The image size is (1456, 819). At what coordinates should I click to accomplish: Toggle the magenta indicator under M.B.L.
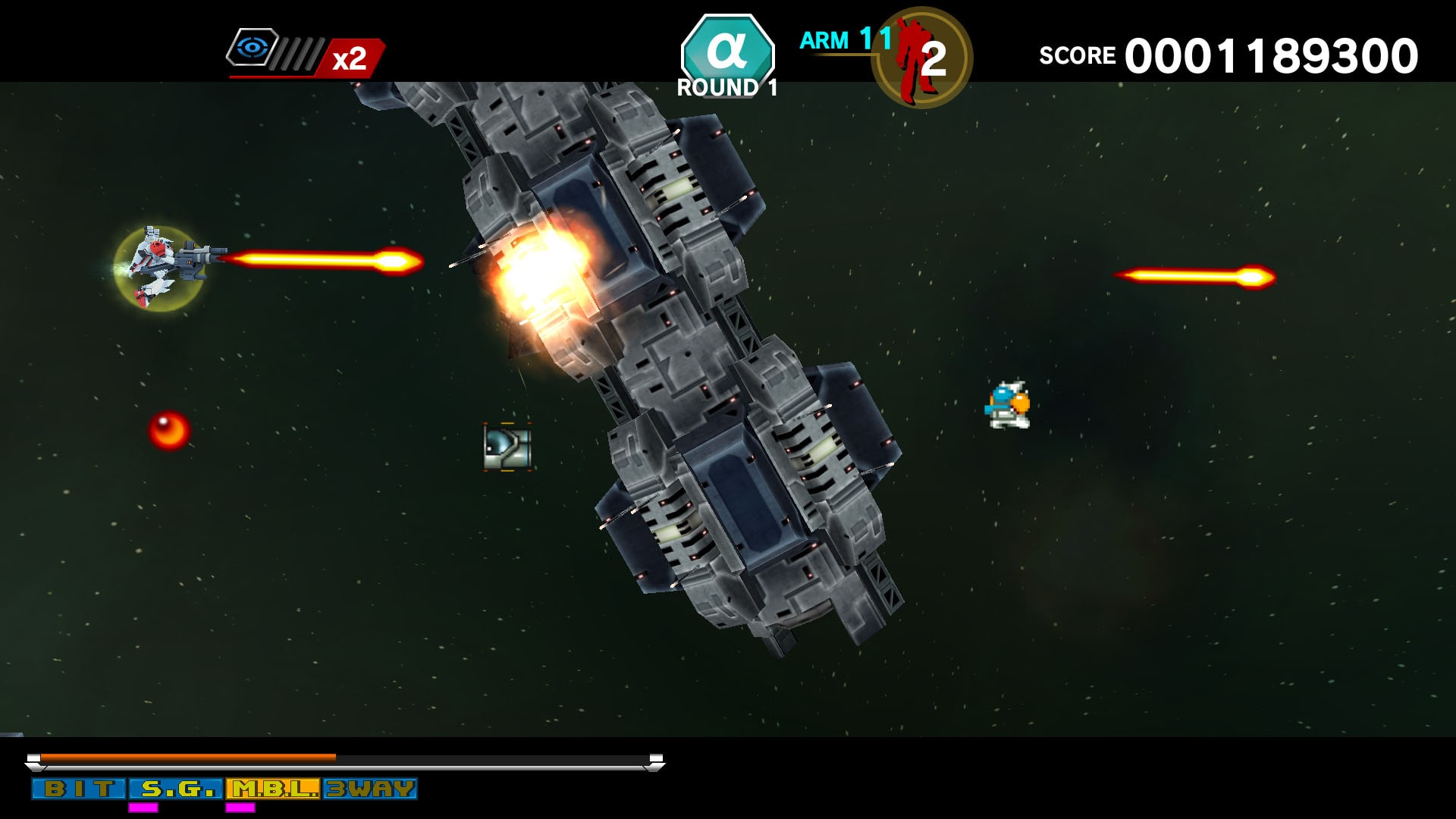tap(240, 805)
